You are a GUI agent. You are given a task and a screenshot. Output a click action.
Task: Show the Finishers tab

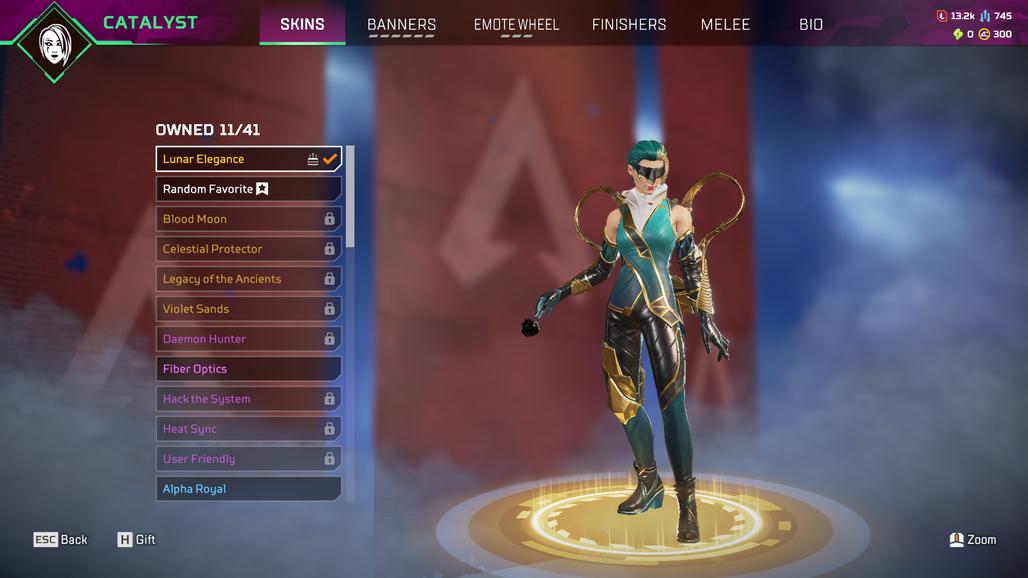click(x=629, y=24)
